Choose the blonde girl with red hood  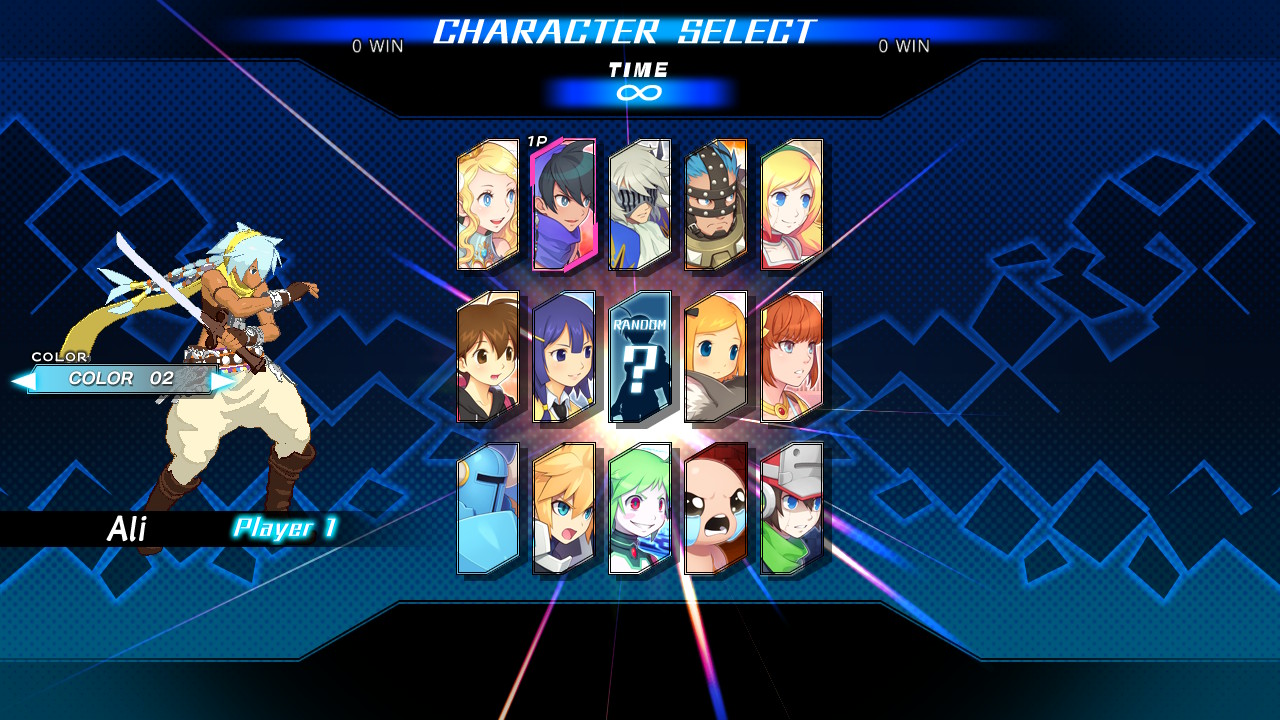pos(792,205)
